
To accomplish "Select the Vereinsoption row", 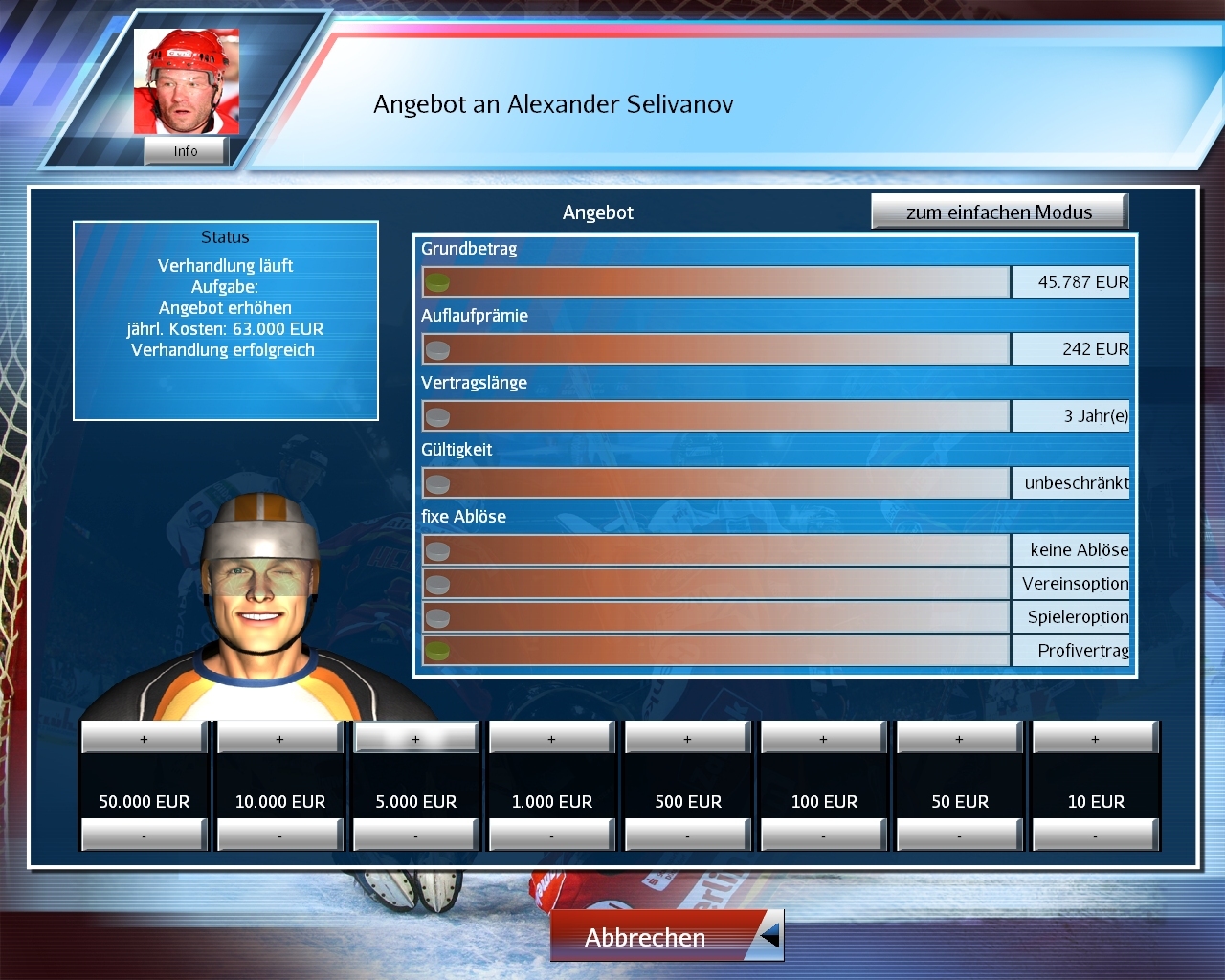I will [716, 584].
